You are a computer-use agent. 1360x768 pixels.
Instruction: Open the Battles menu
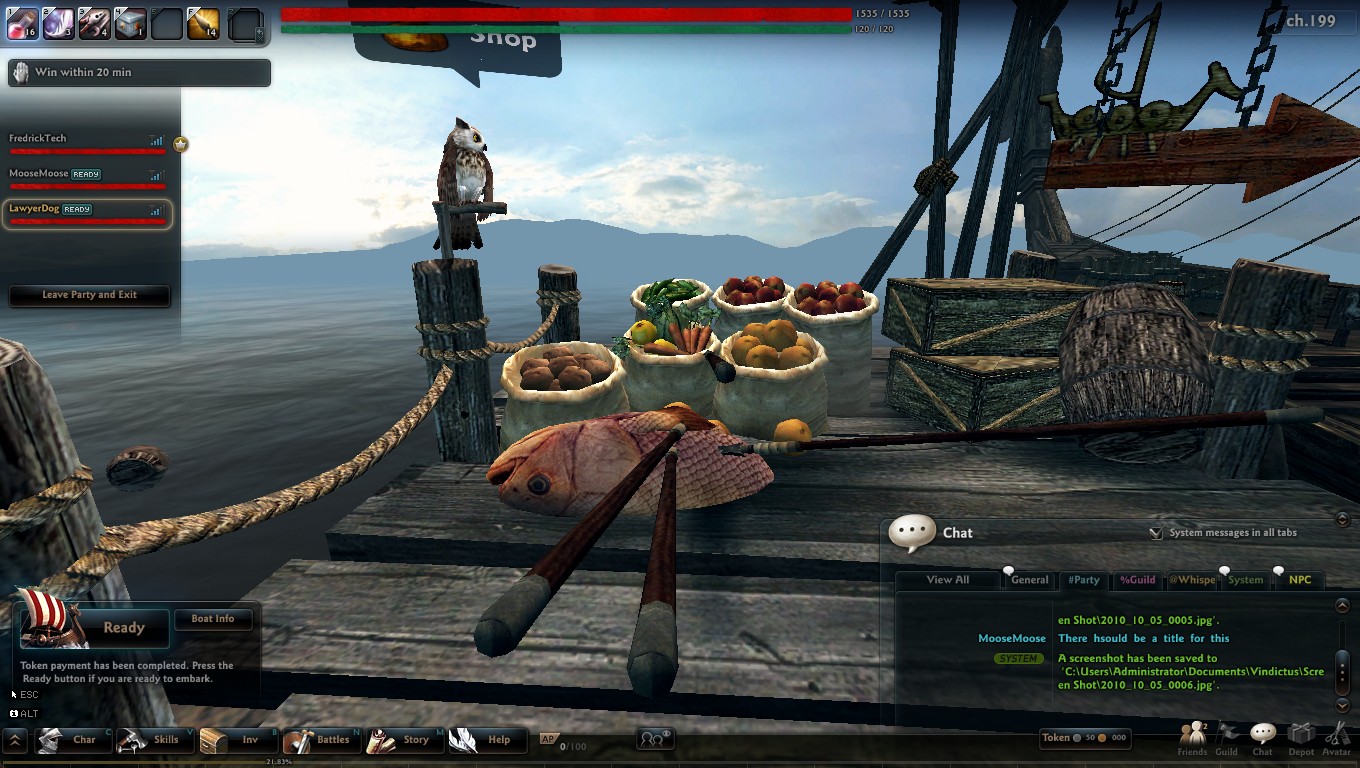pyautogui.click(x=321, y=740)
